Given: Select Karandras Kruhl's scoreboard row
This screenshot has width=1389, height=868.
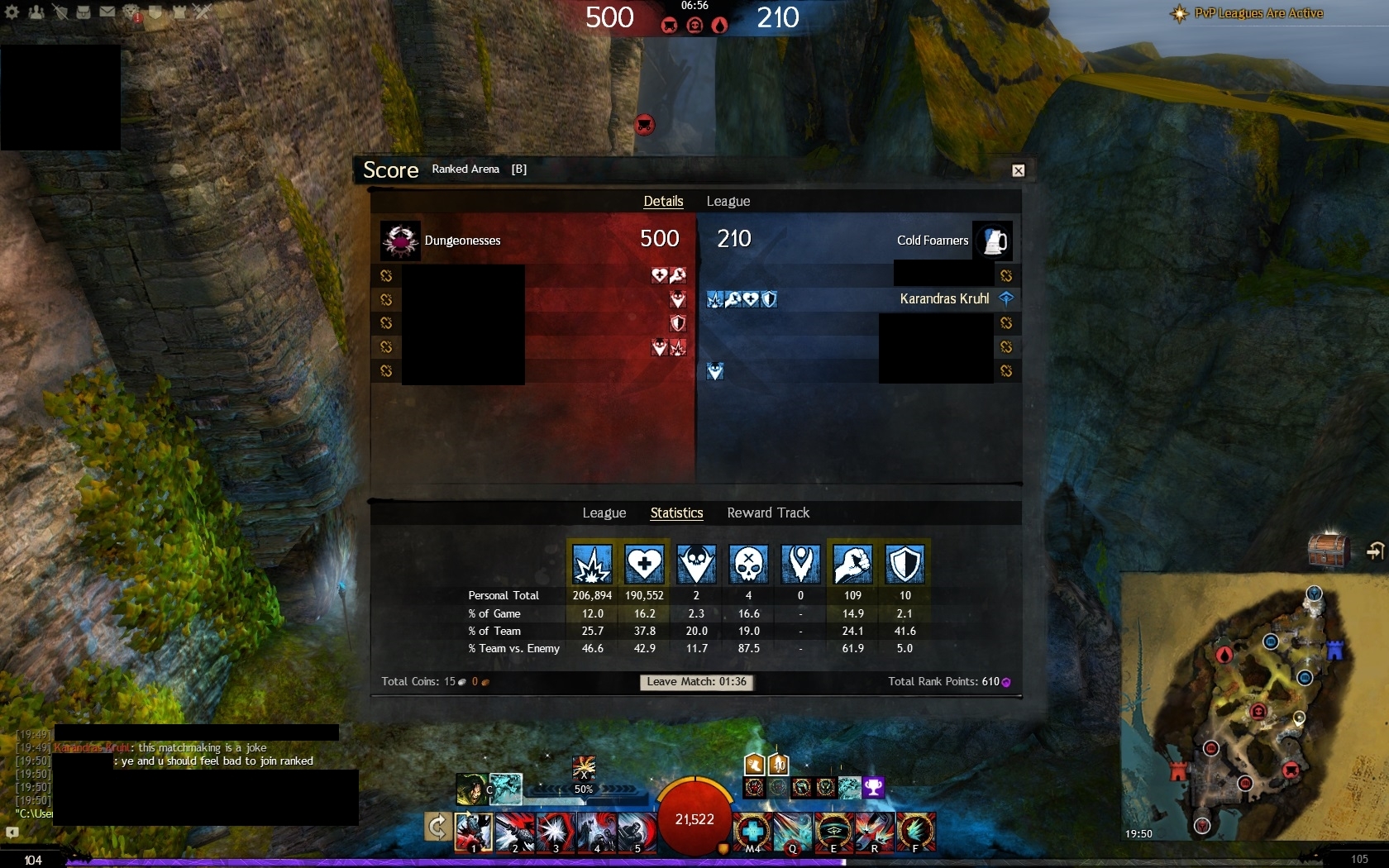Looking at the screenshot, I should (860, 298).
